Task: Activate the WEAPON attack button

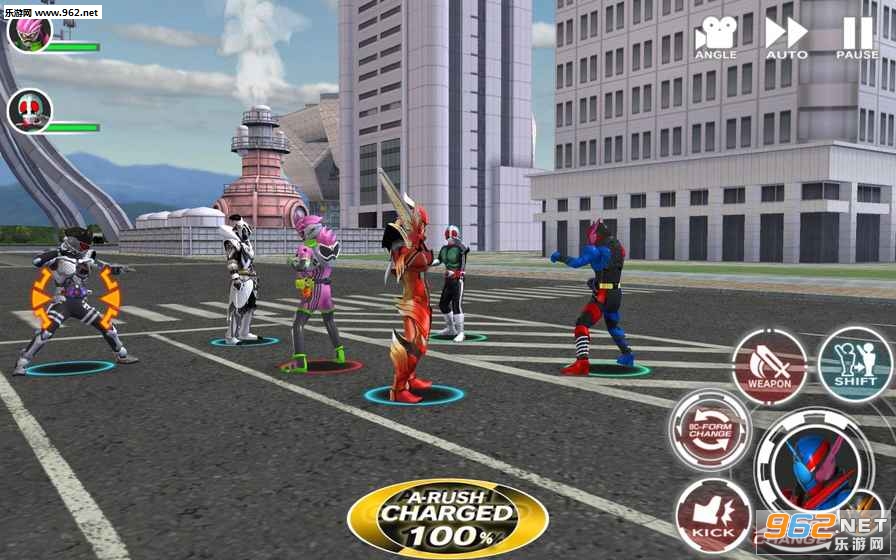Action: pos(769,367)
